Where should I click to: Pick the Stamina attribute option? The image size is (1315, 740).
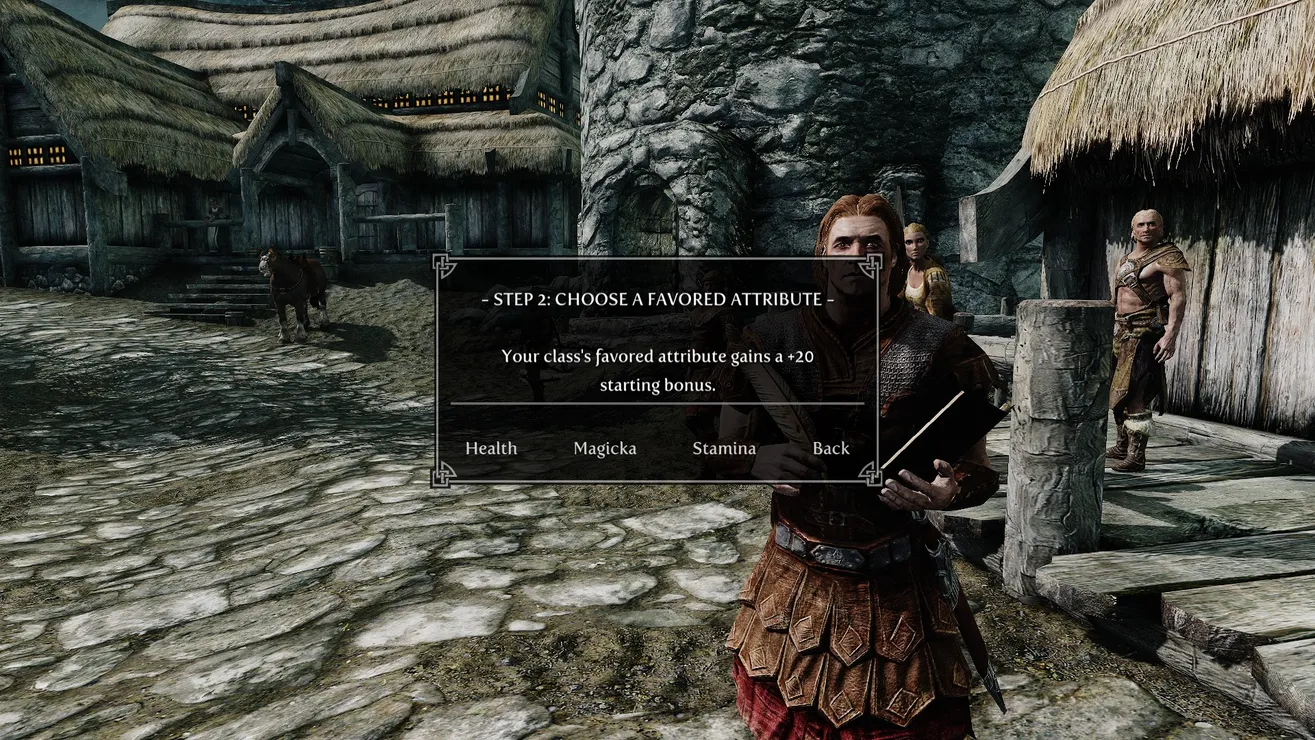[x=723, y=448]
